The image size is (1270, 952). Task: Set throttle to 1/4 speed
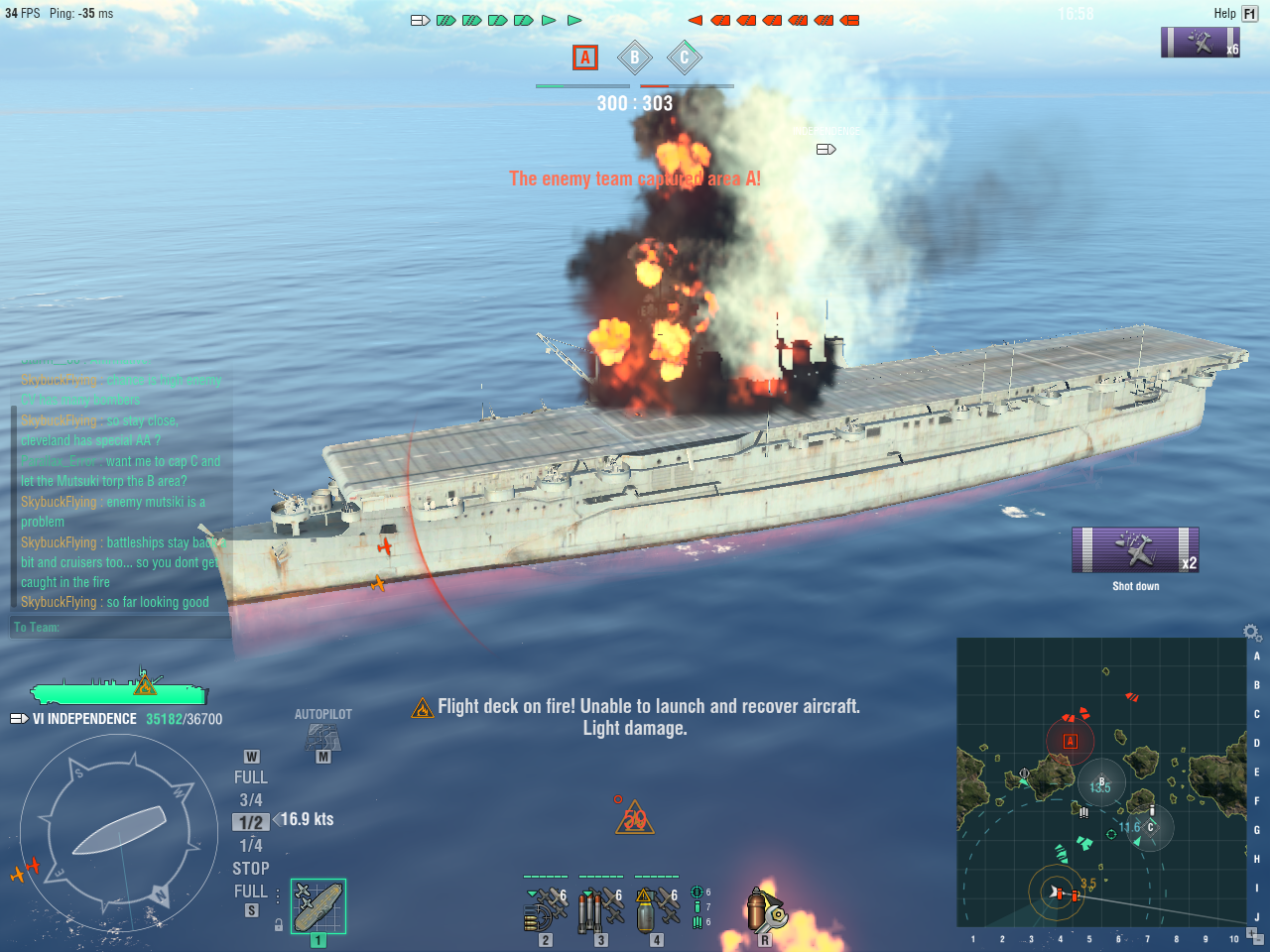[251, 846]
